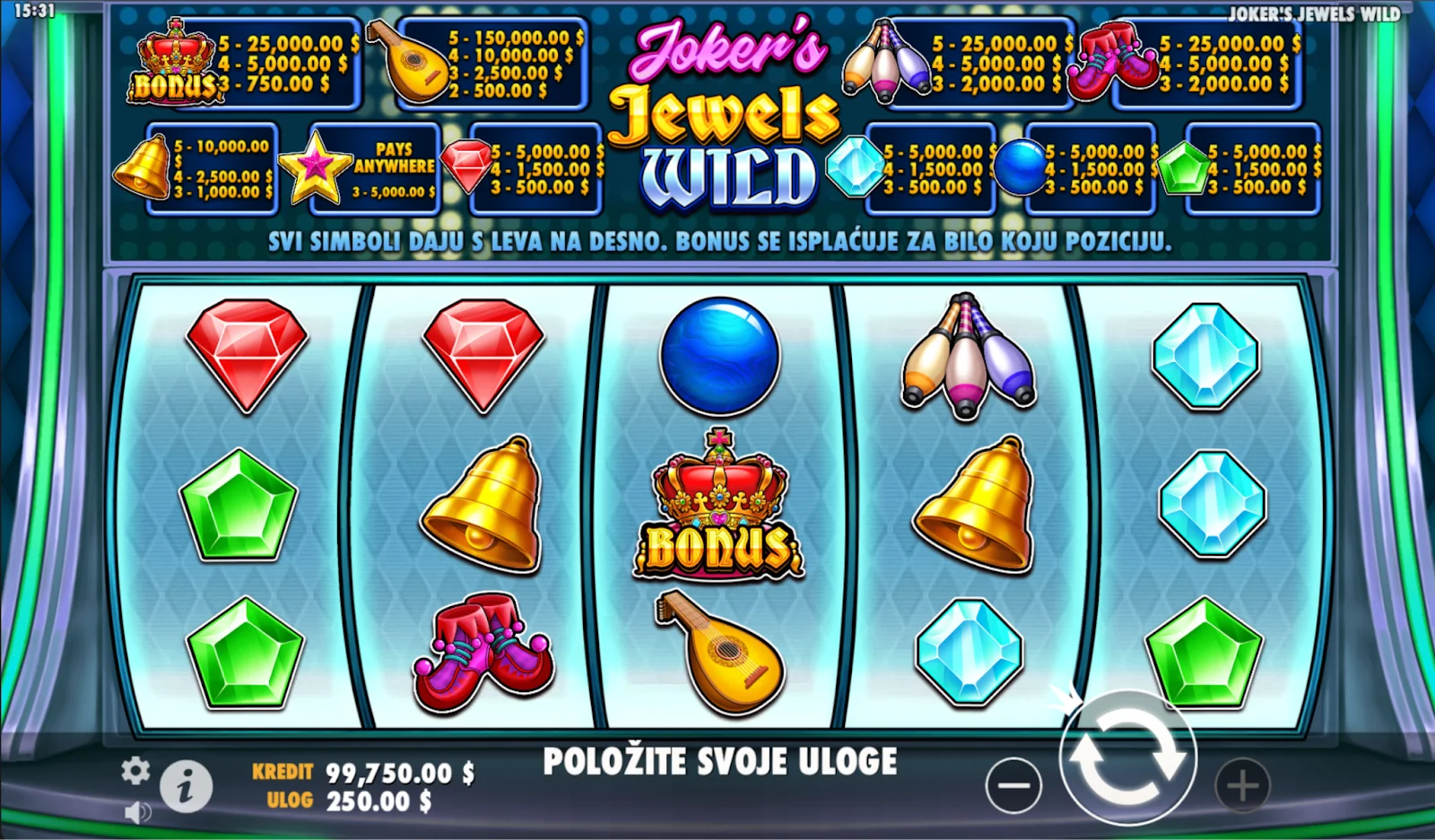Open the settings gear menu
The image size is (1435, 840).
pos(135,770)
